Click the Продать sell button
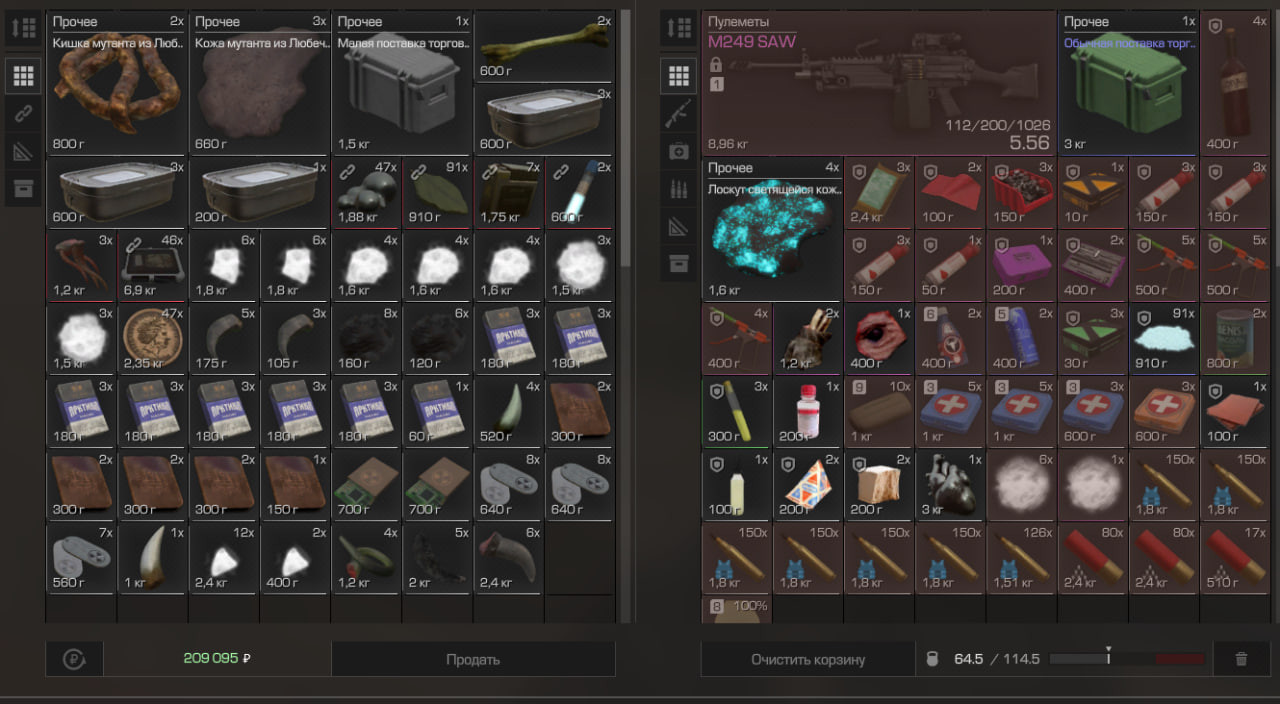Screen dimensions: 1280x704 (x=473, y=659)
